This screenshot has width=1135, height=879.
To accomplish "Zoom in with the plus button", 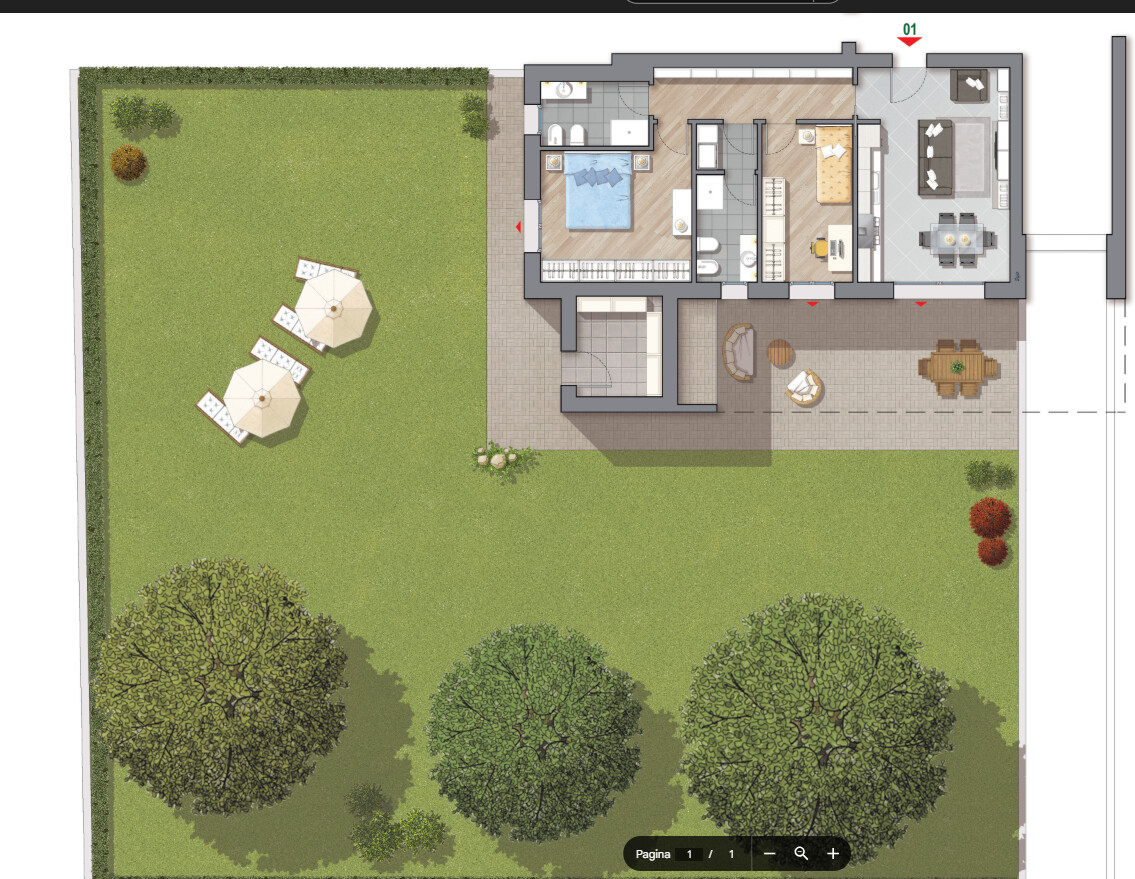I will click(833, 854).
